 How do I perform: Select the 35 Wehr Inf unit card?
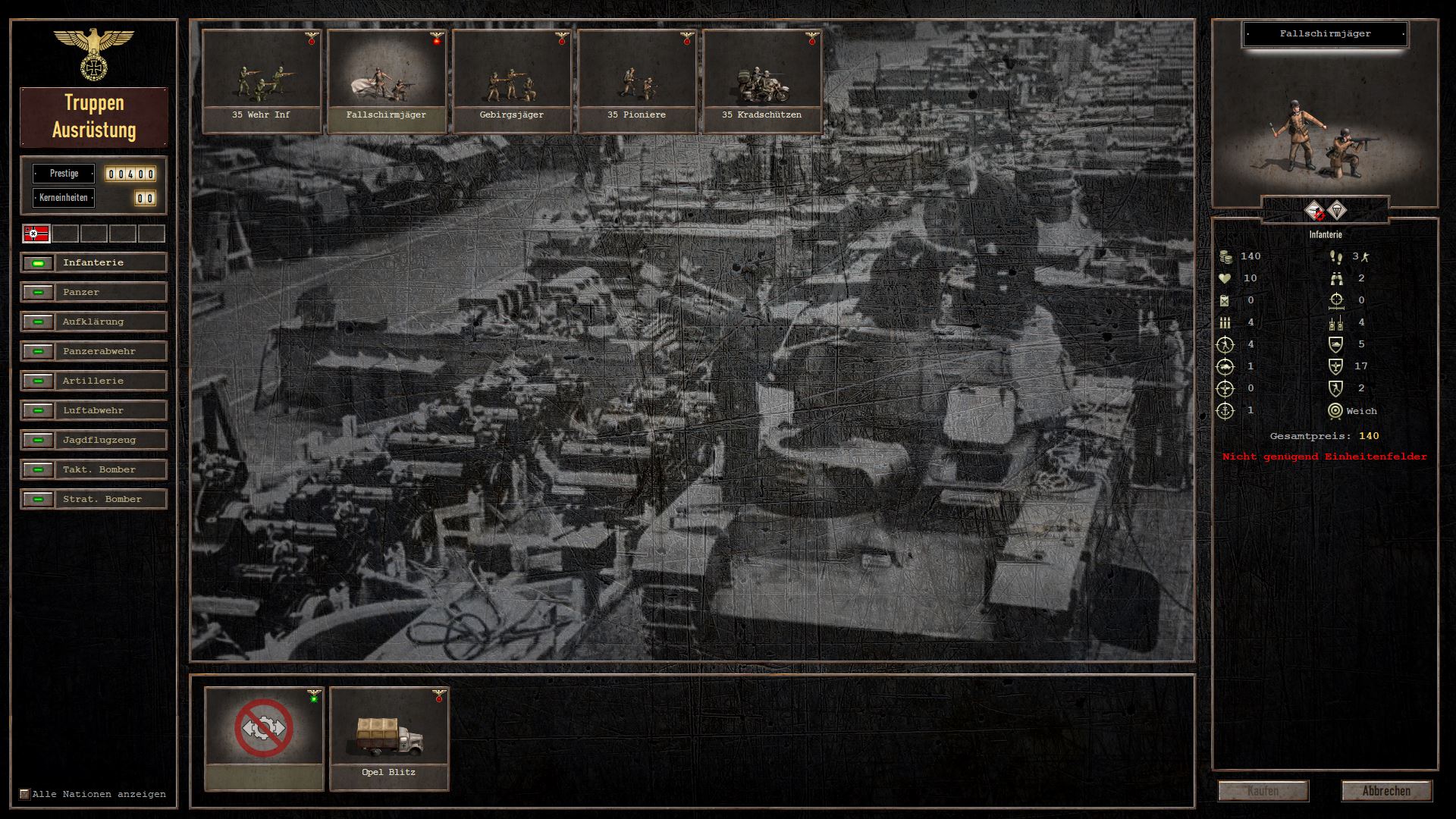[x=262, y=80]
